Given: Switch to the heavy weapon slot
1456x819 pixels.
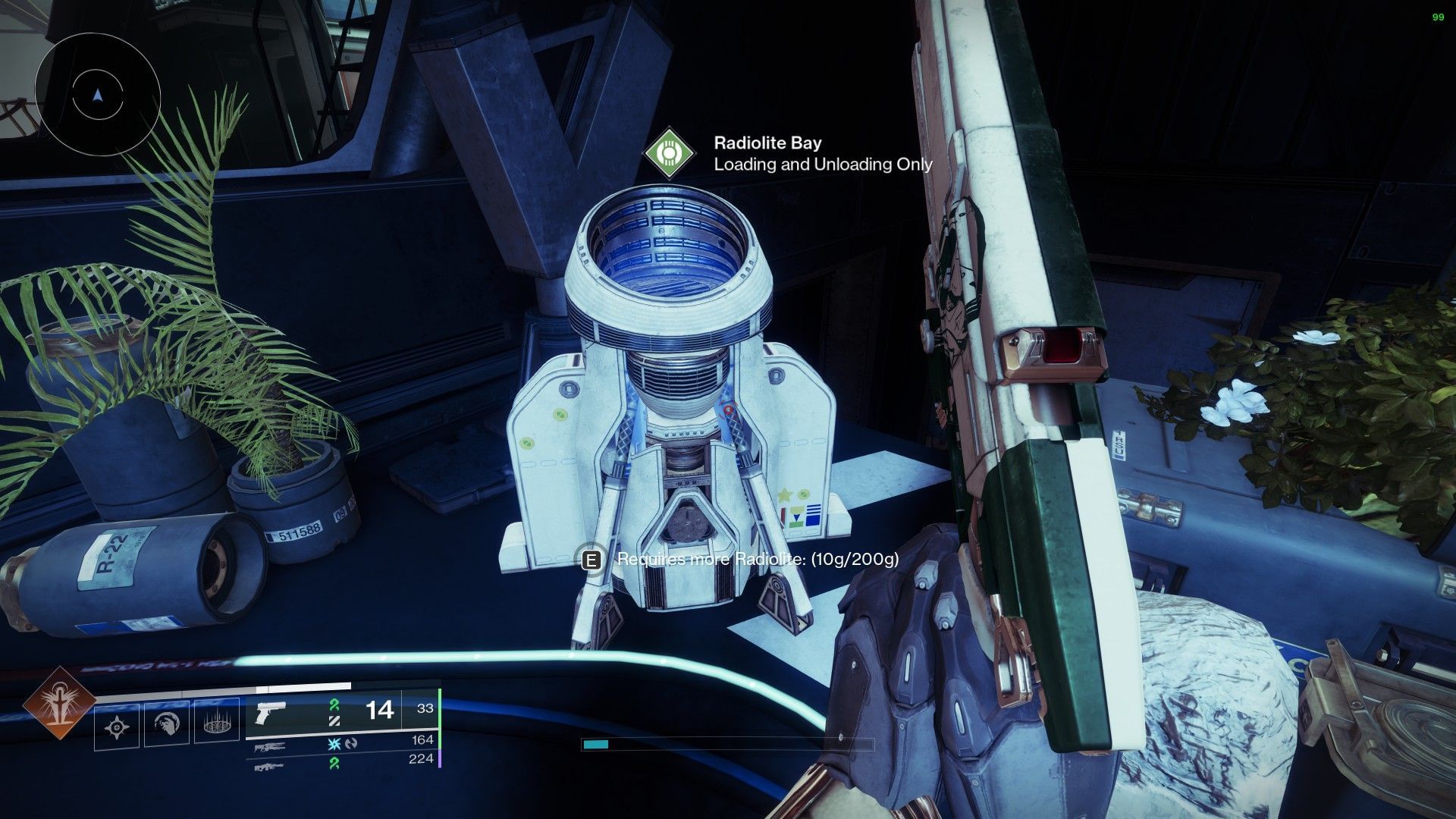Looking at the screenshot, I should pyautogui.click(x=271, y=767).
